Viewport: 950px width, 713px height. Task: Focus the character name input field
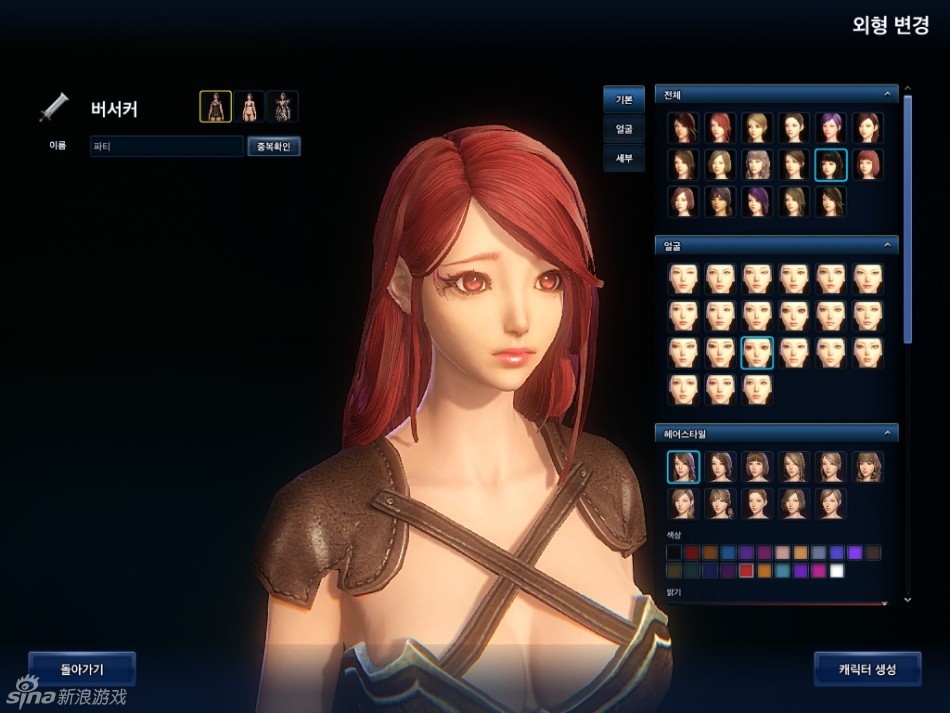coord(166,147)
